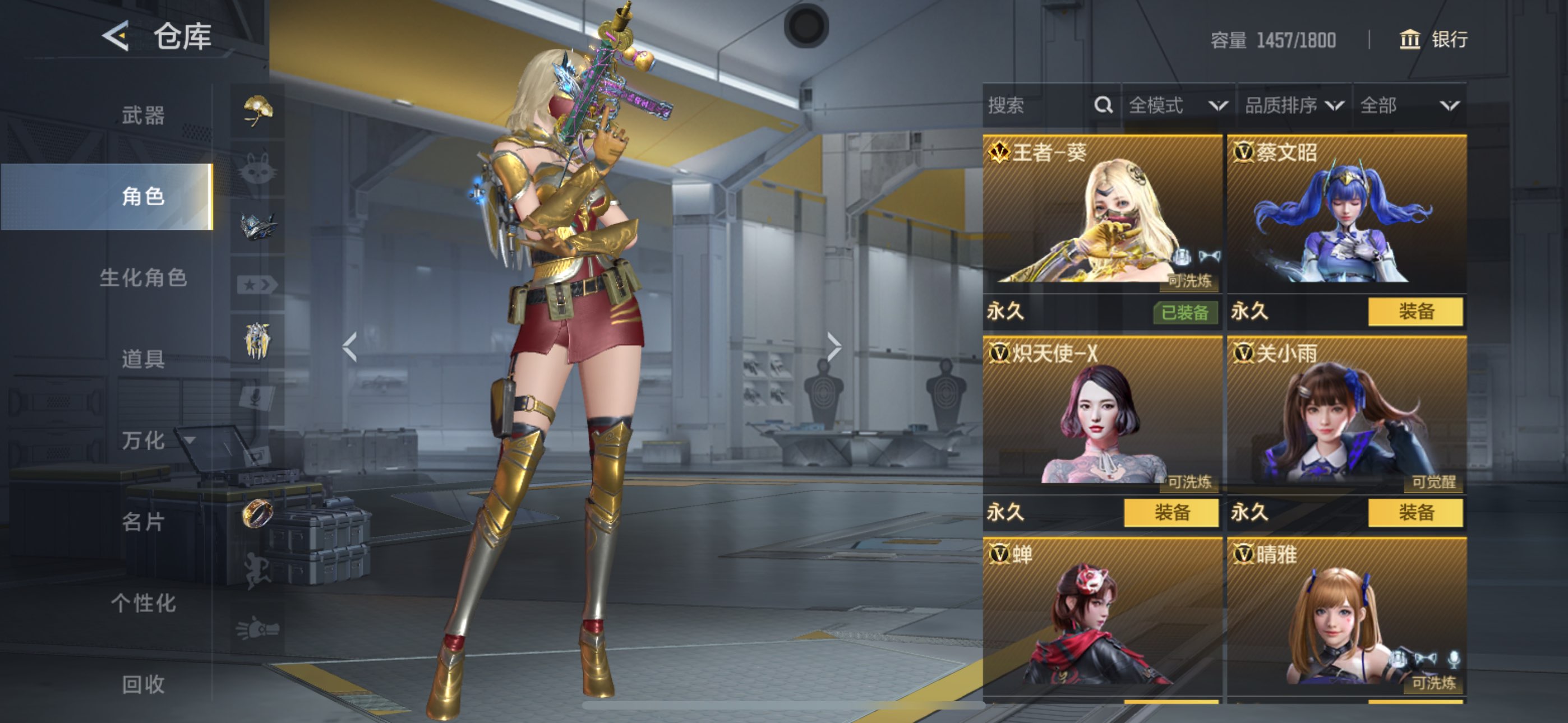Screen dimensions: 1568x723
Task: Open the 品质排序 sort dropdown
Action: point(1293,106)
